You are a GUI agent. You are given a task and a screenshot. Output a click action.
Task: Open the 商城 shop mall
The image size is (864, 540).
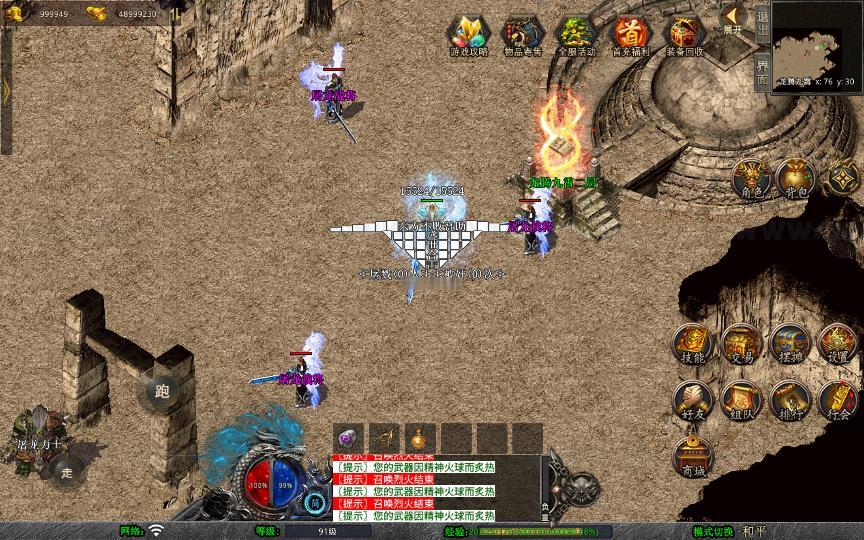coord(692,456)
